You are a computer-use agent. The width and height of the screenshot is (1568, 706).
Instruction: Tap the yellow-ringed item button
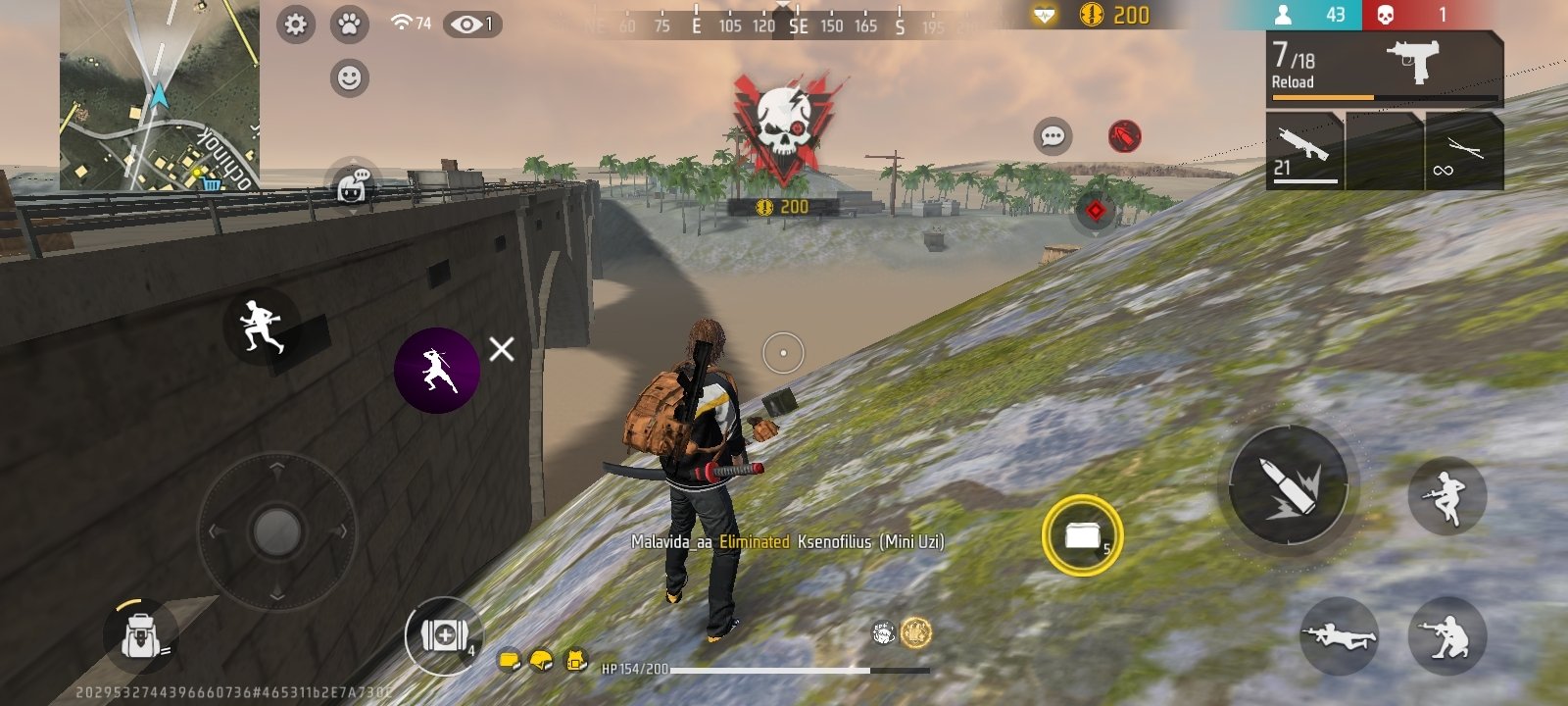pos(1082,535)
